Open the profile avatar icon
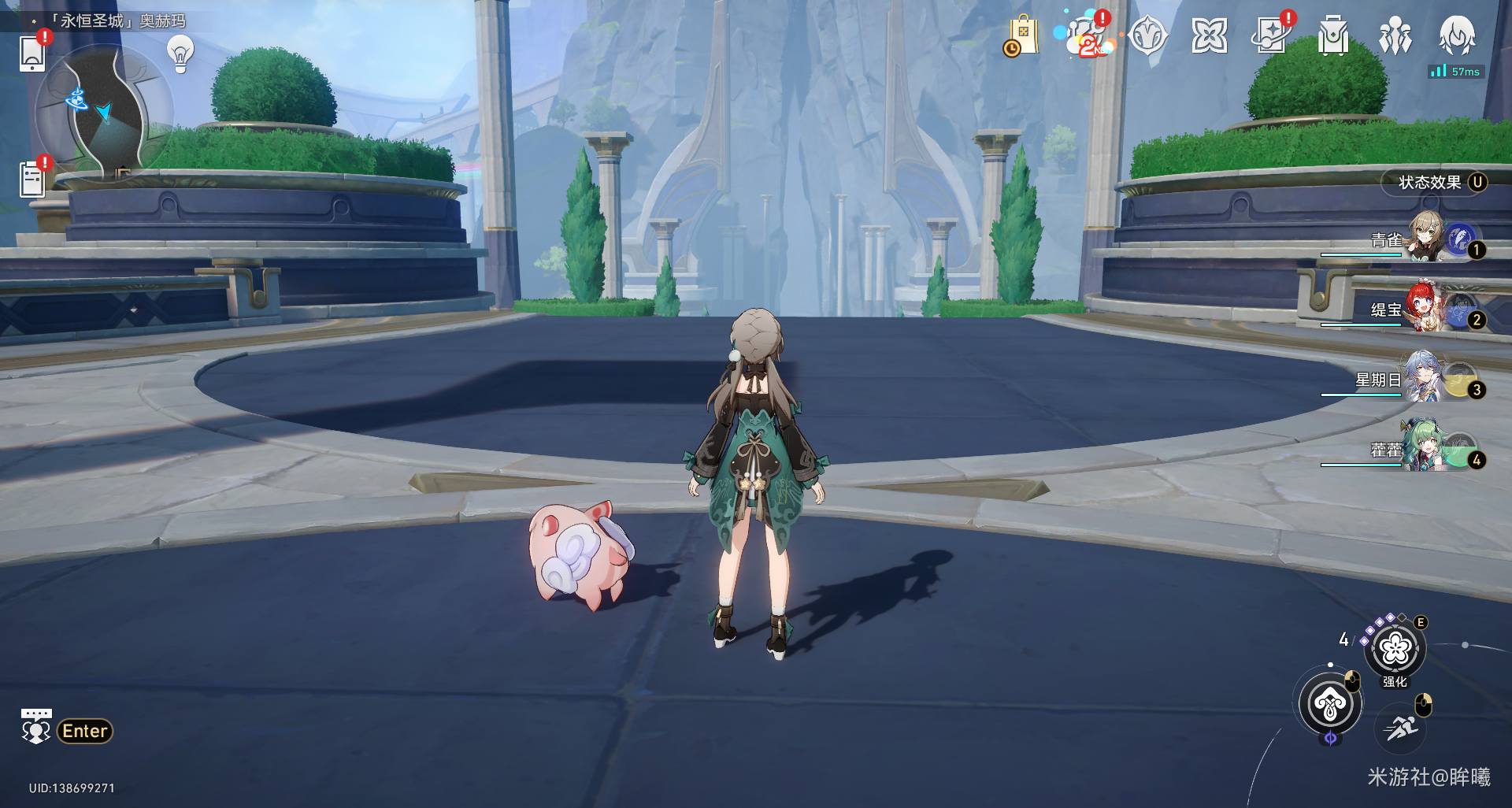 [1457, 36]
